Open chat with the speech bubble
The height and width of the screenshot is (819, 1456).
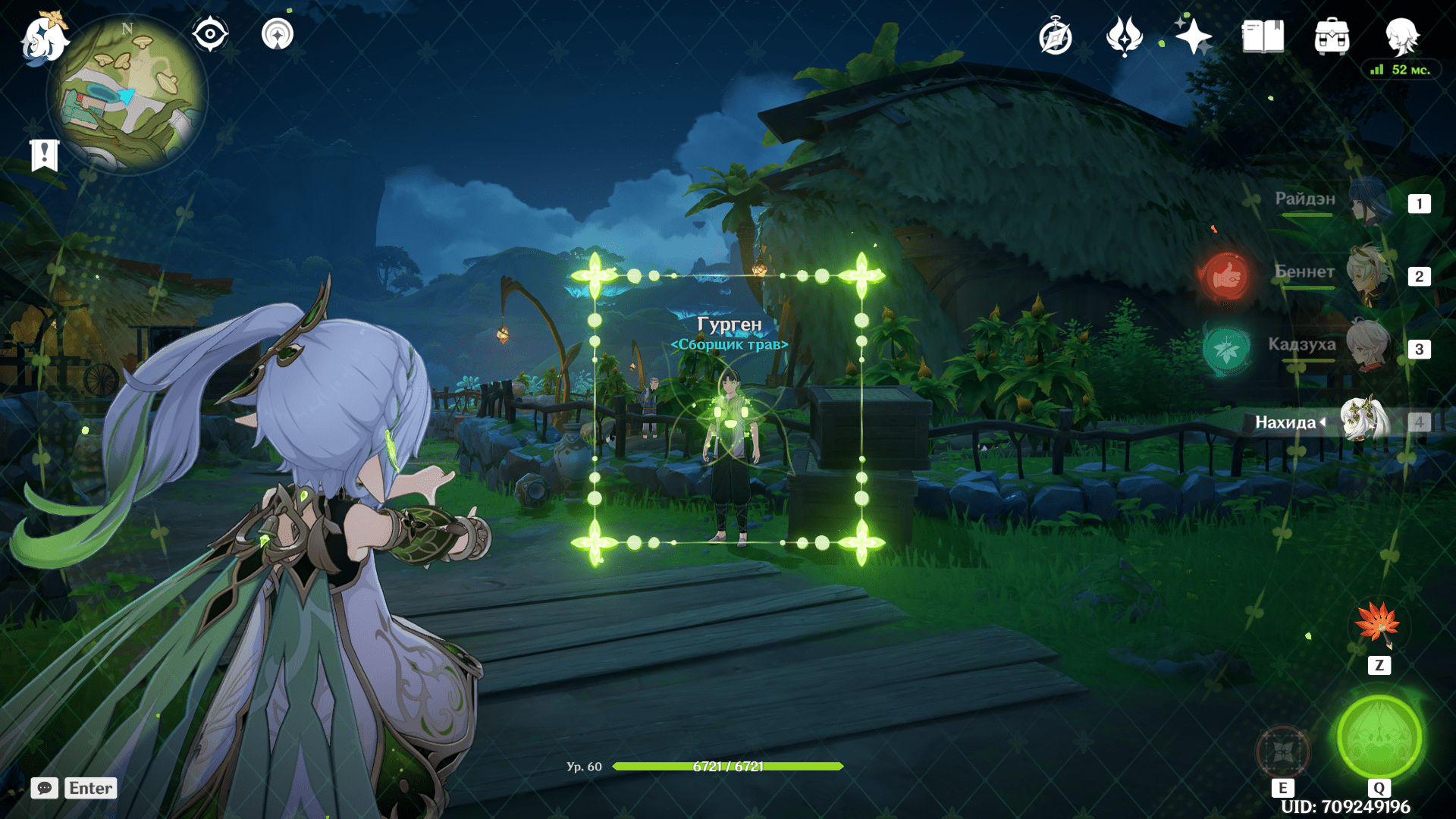[x=45, y=788]
